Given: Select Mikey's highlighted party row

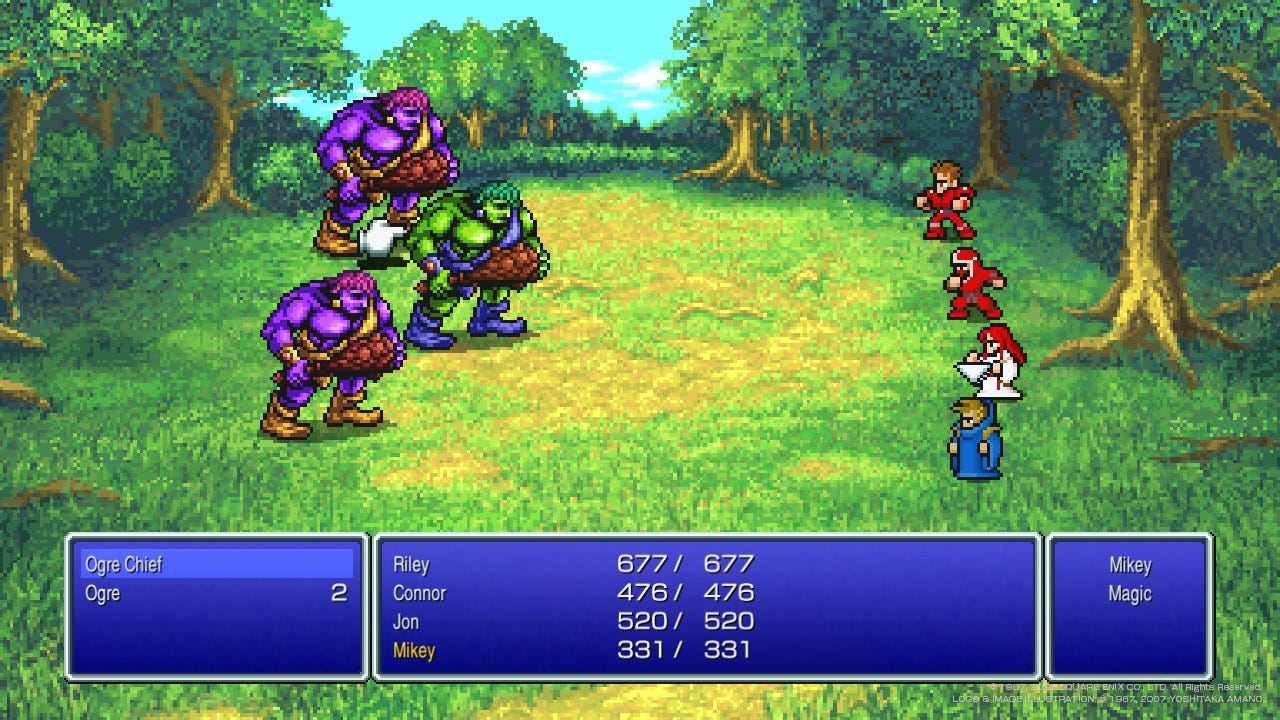Looking at the screenshot, I should point(414,651).
